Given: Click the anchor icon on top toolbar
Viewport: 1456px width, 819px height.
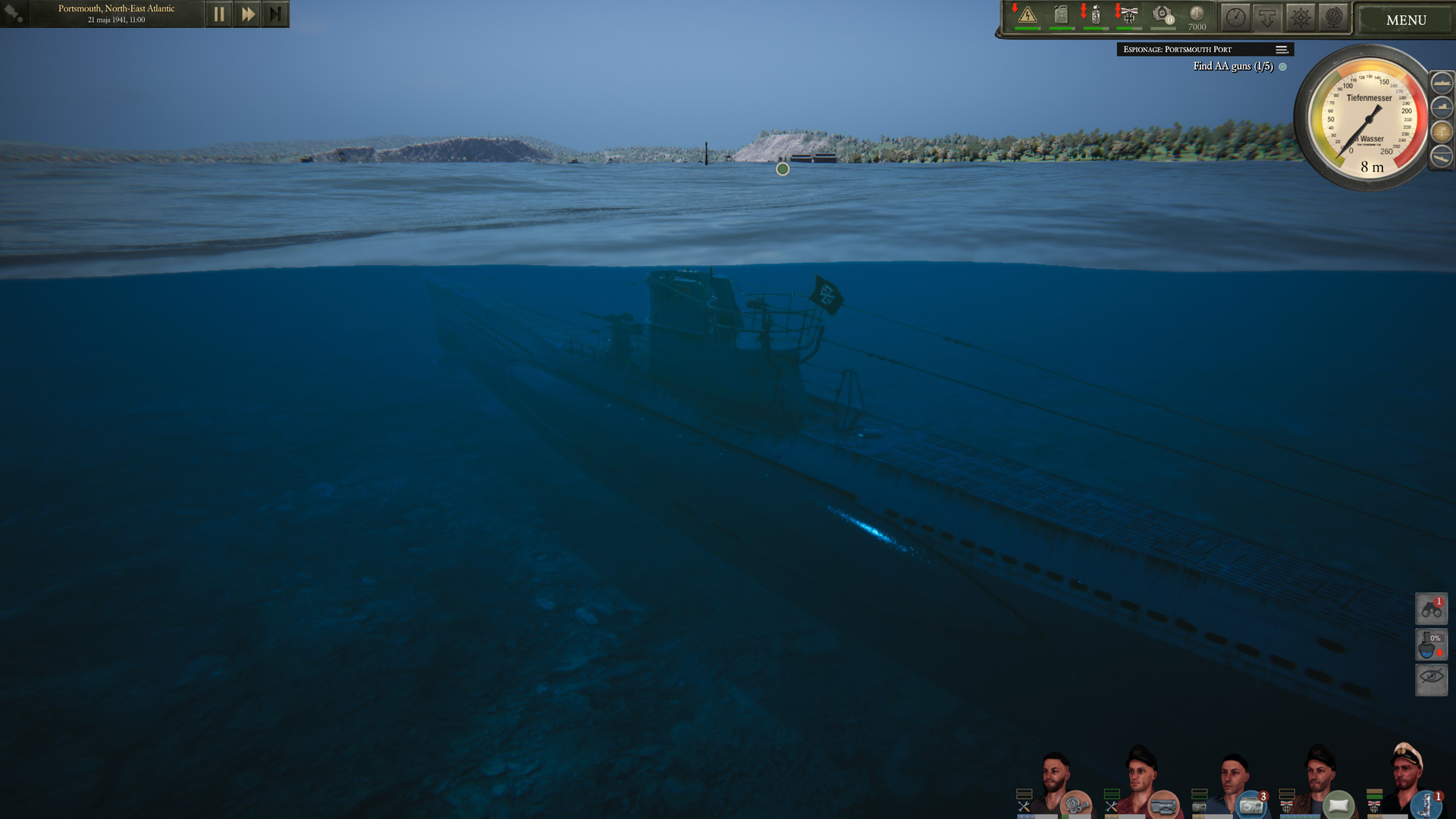Looking at the screenshot, I should point(1266,17).
